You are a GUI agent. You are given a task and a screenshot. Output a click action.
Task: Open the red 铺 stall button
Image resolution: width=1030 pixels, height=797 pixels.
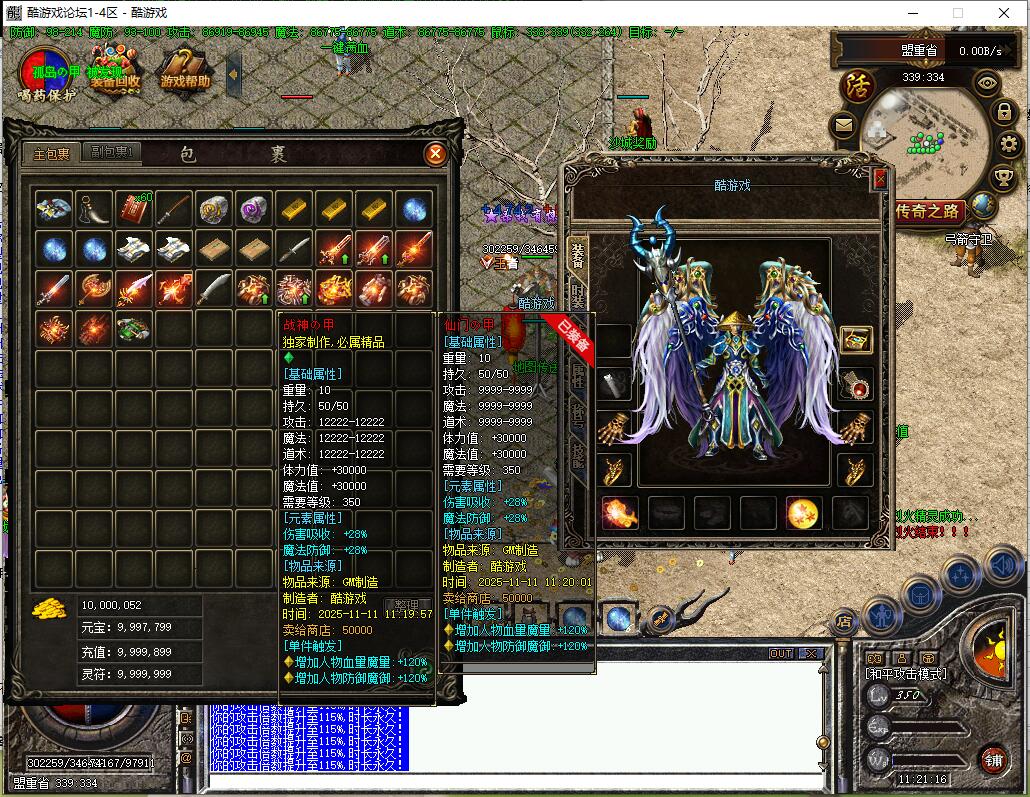tap(993, 760)
